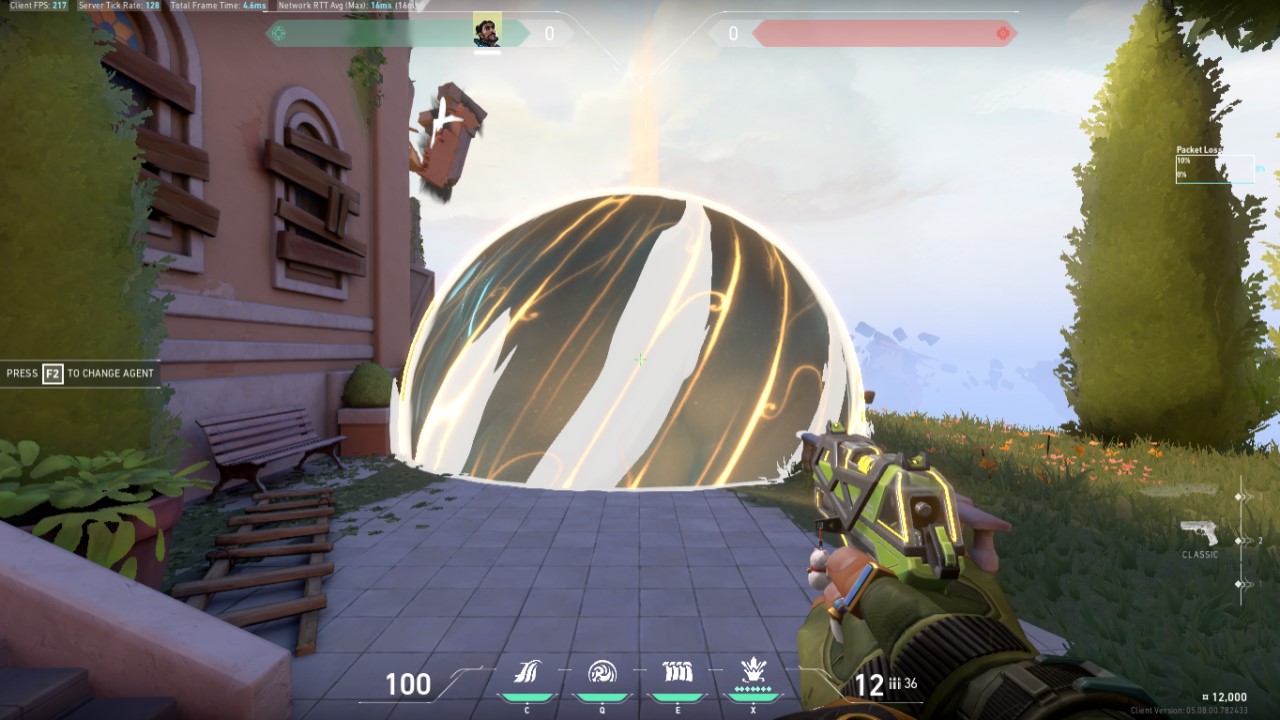Image resolution: width=1280 pixels, height=720 pixels.
Task: Activate the Reckoning ultimate ability icon
Action: pyautogui.click(x=755, y=668)
